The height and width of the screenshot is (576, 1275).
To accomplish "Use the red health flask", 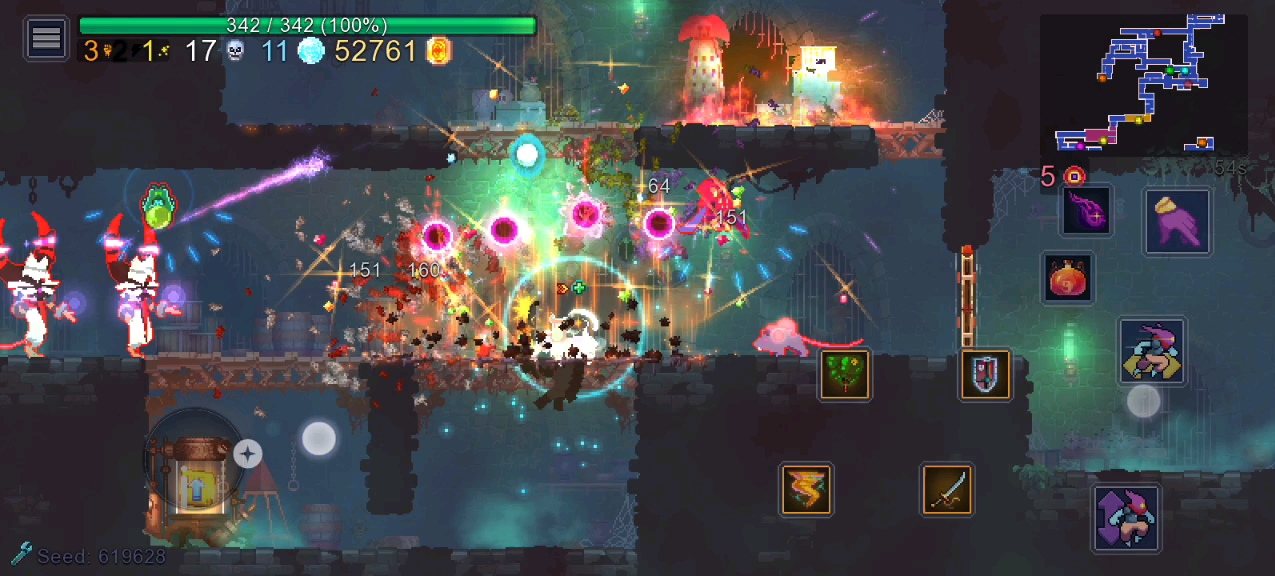I will [1068, 277].
